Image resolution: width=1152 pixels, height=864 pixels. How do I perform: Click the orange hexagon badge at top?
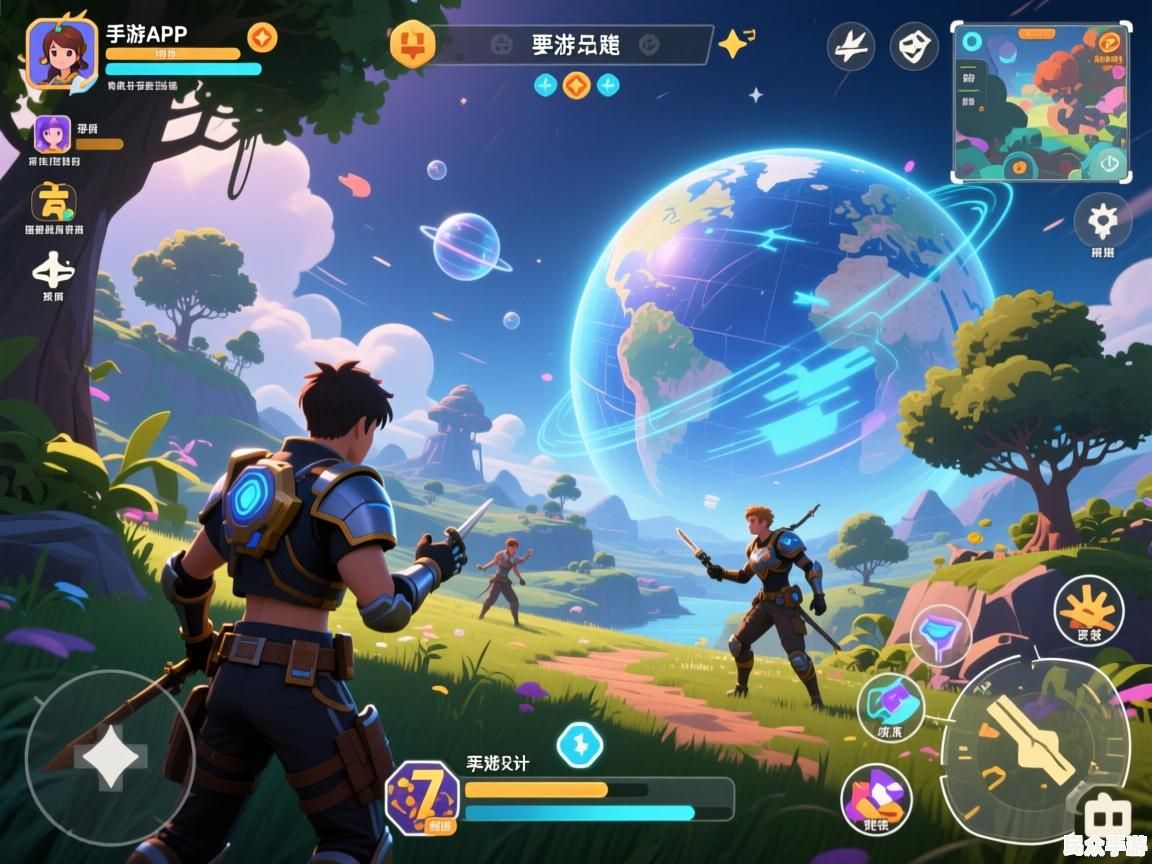(411, 44)
